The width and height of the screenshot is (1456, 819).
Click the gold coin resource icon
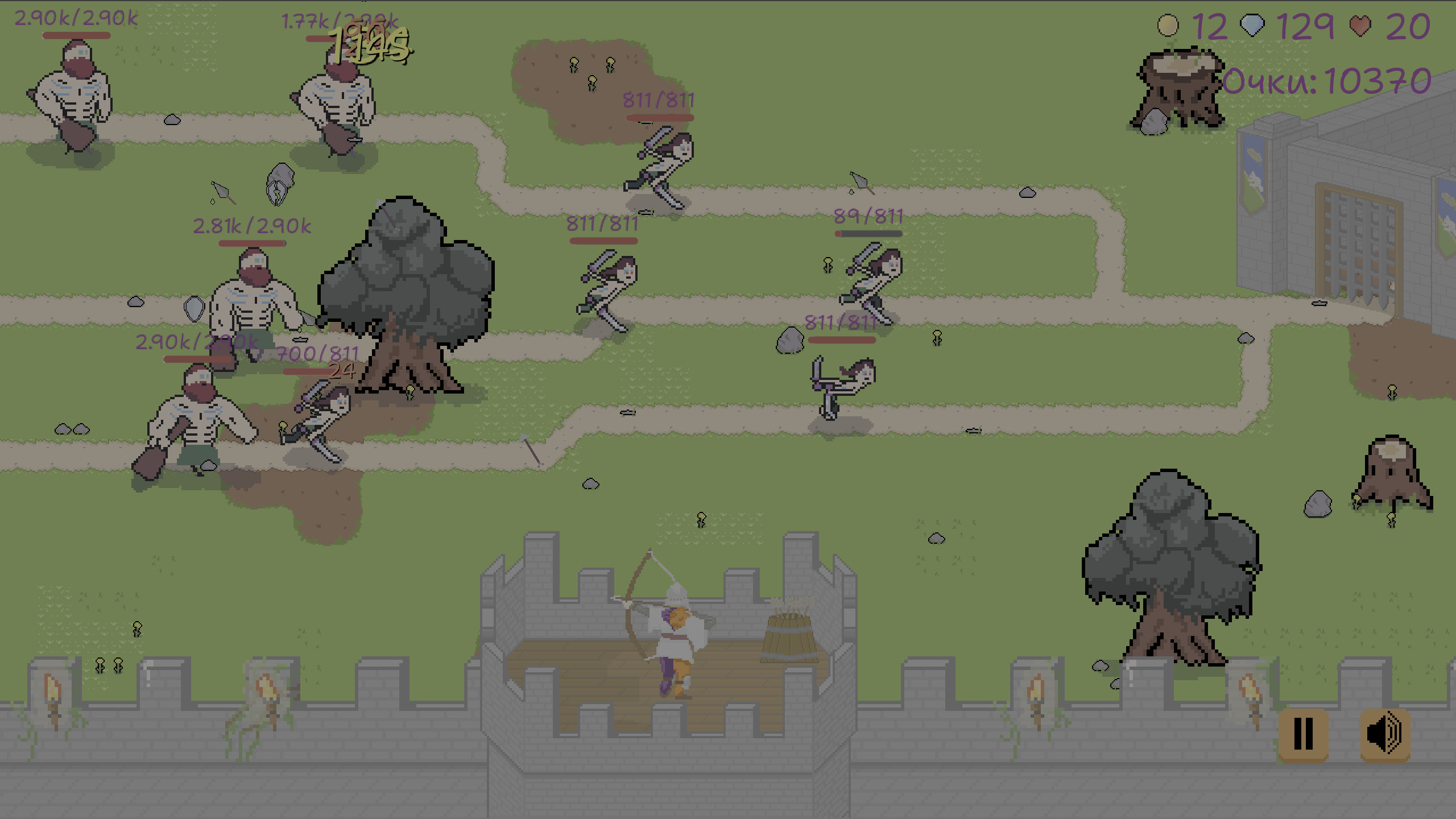1169,26
